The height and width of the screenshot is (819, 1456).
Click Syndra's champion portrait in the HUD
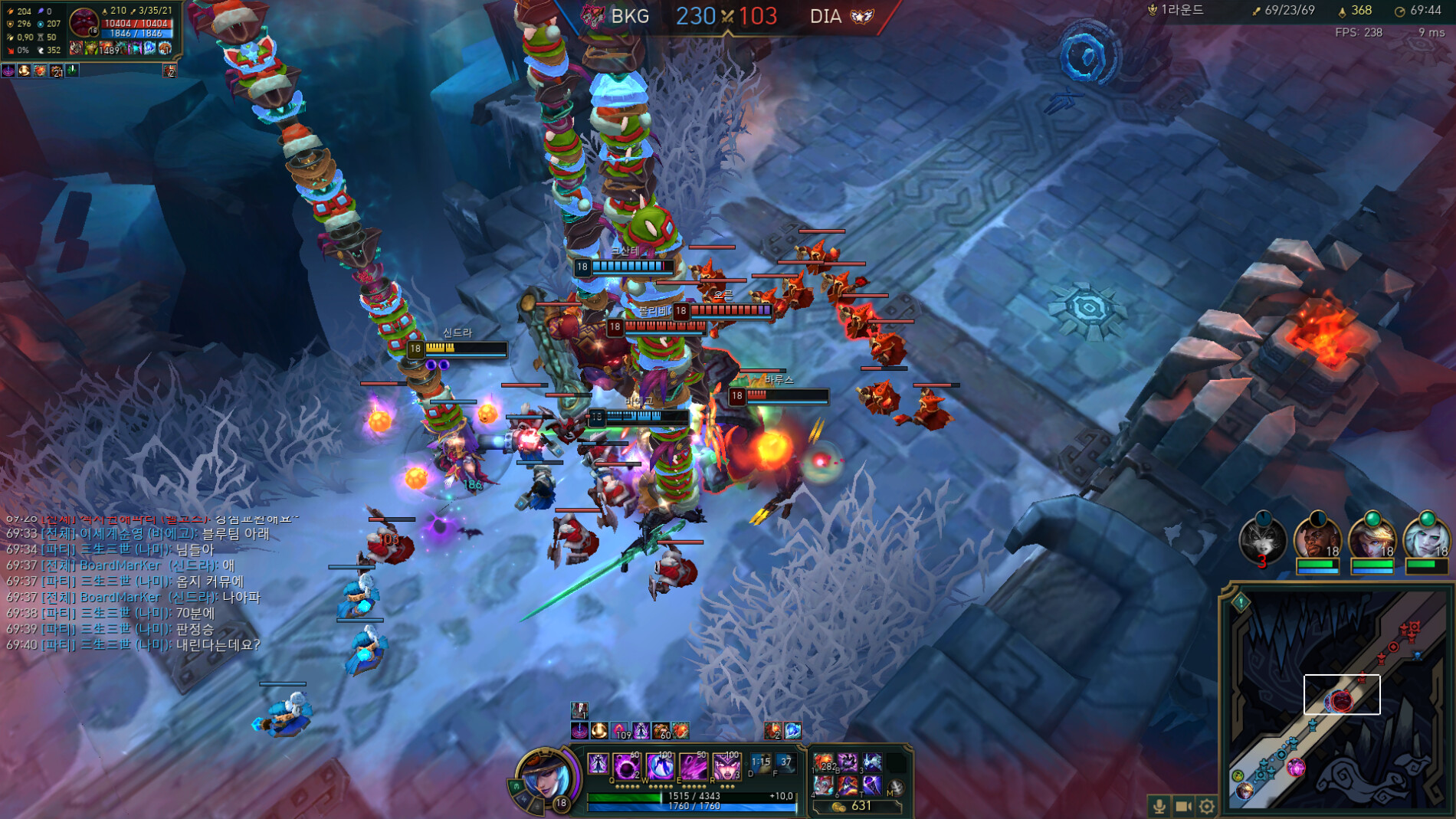coord(545,777)
